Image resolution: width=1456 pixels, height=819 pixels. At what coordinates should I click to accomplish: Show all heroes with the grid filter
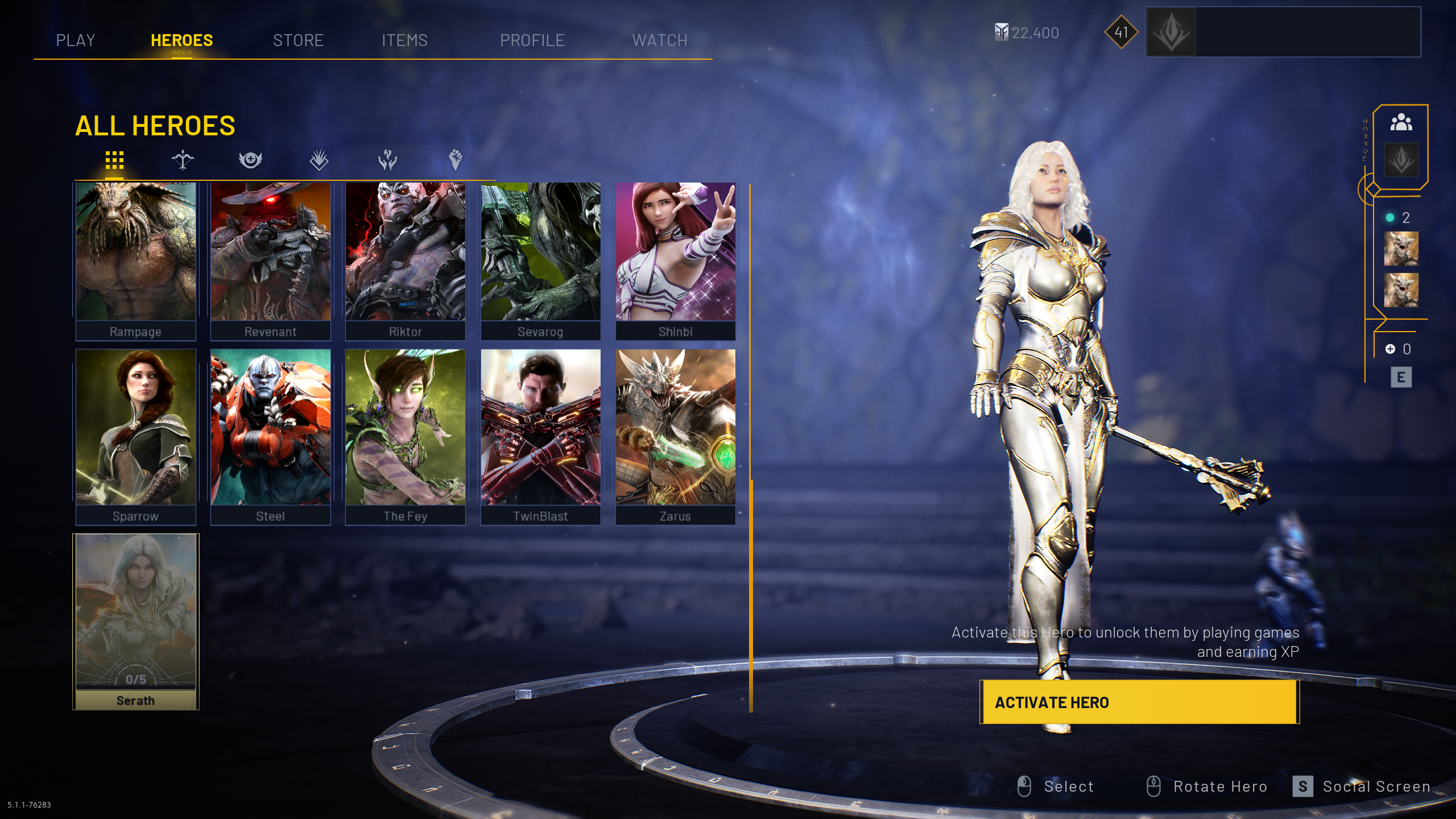coord(114,160)
